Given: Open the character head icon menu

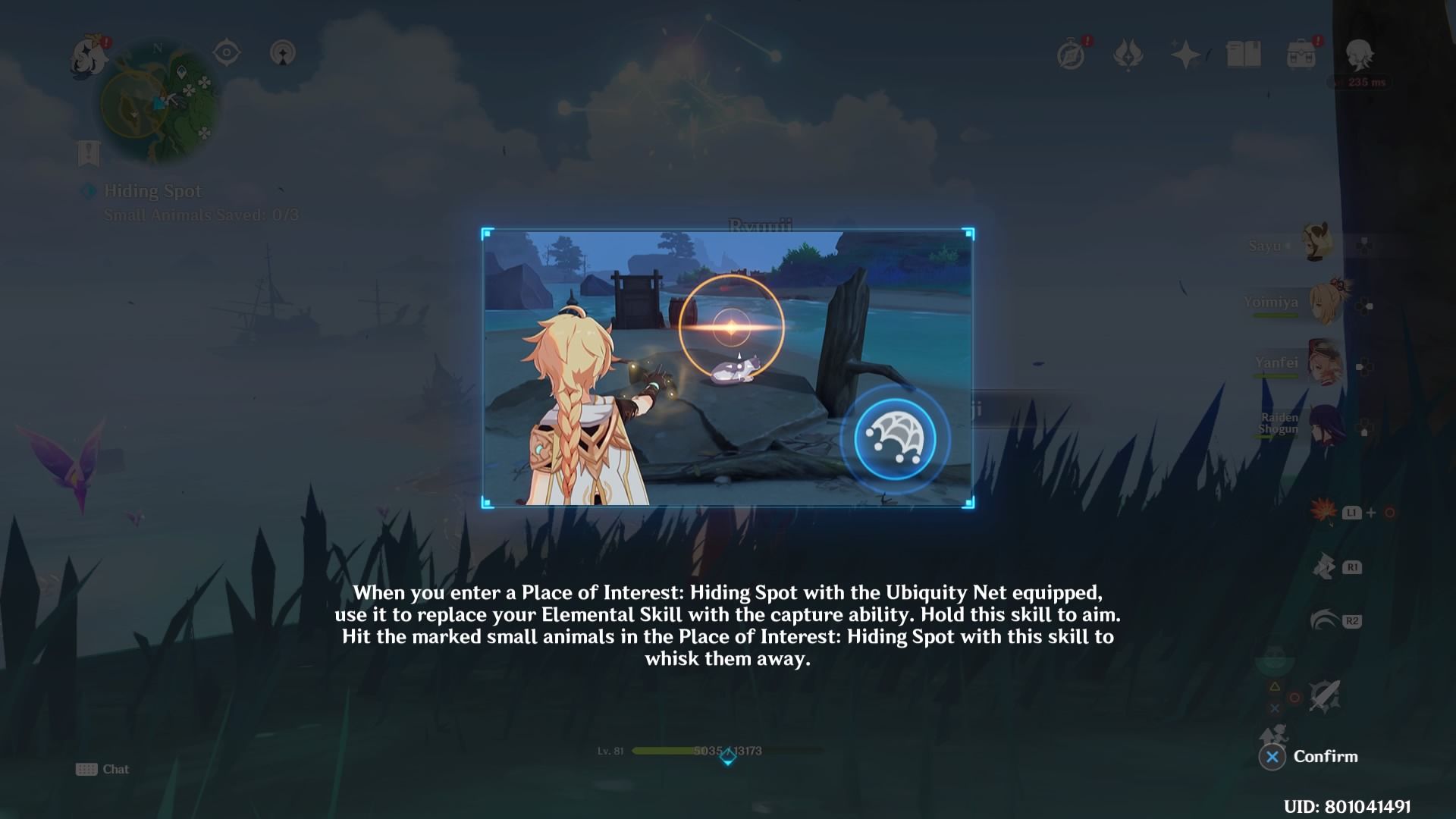Looking at the screenshot, I should click(1358, 54).
